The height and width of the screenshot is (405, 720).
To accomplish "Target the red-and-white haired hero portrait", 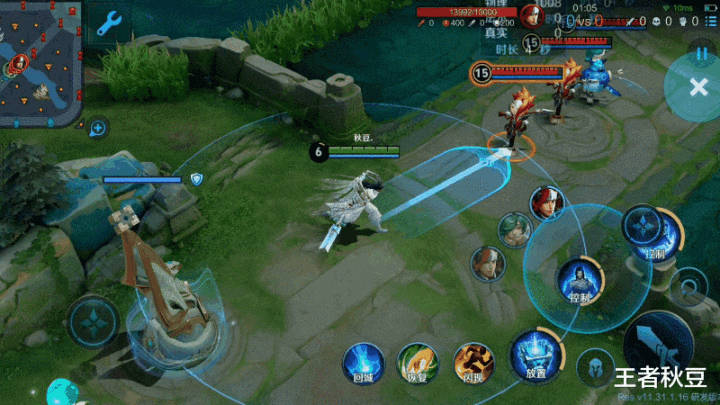I will click(547, 202).
